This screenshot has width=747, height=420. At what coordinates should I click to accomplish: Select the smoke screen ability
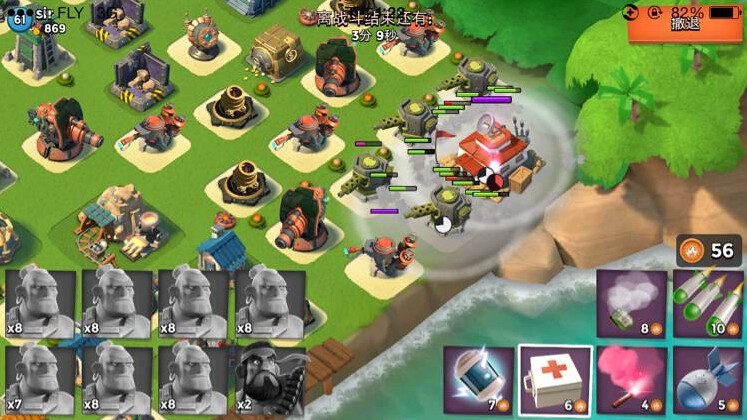click(x=632, y=303)
